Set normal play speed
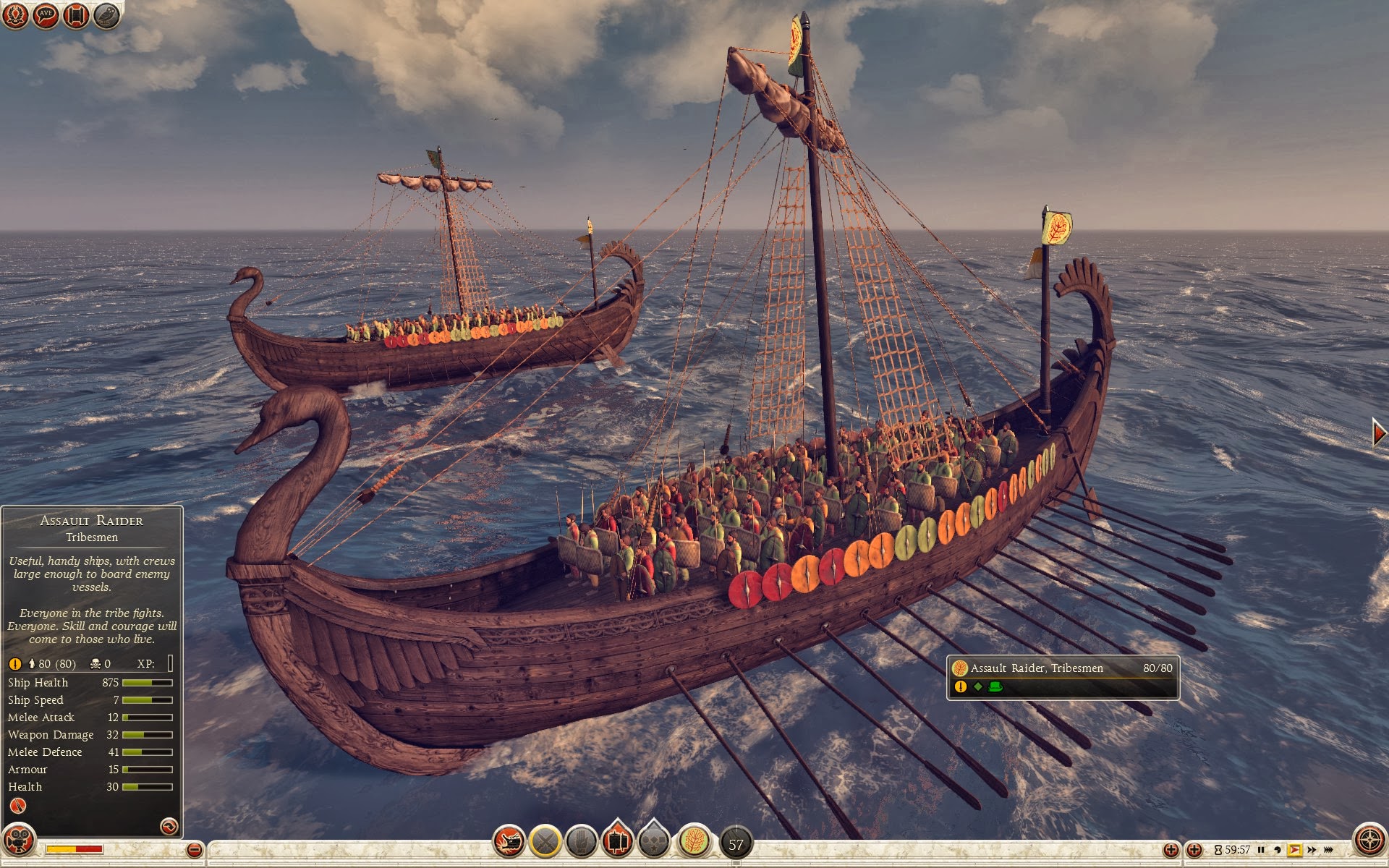This screenshot has height=868, width=1389. coord(1294,850)
